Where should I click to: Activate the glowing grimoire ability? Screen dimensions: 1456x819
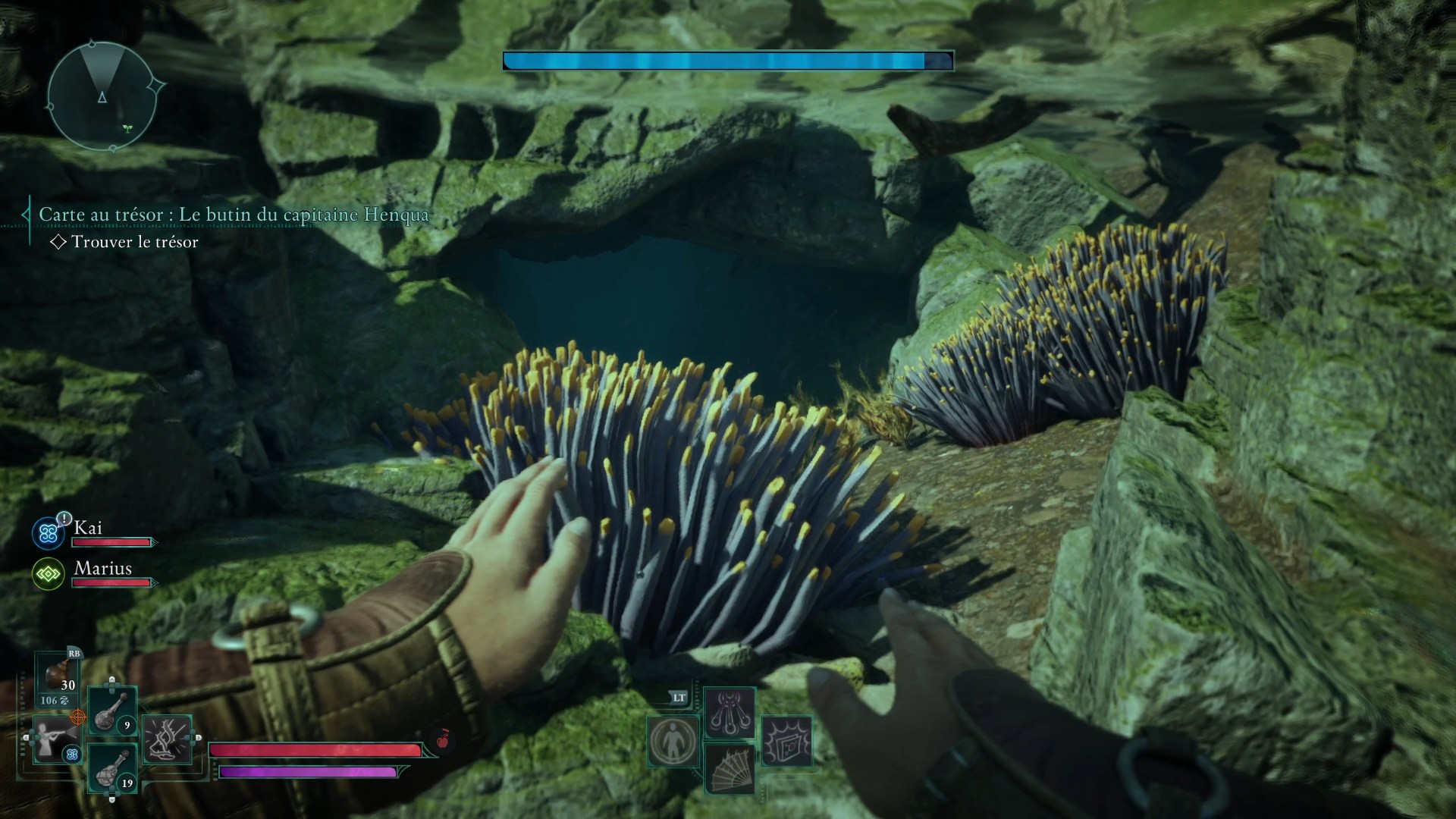pos(787,741)
